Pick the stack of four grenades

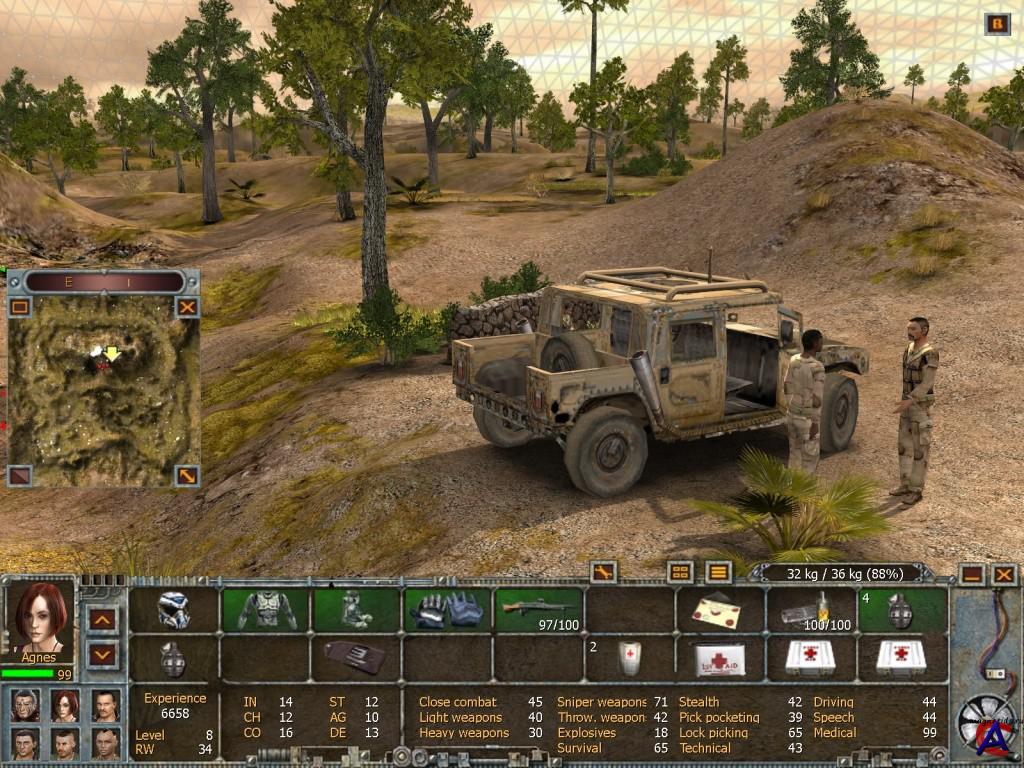902,609
